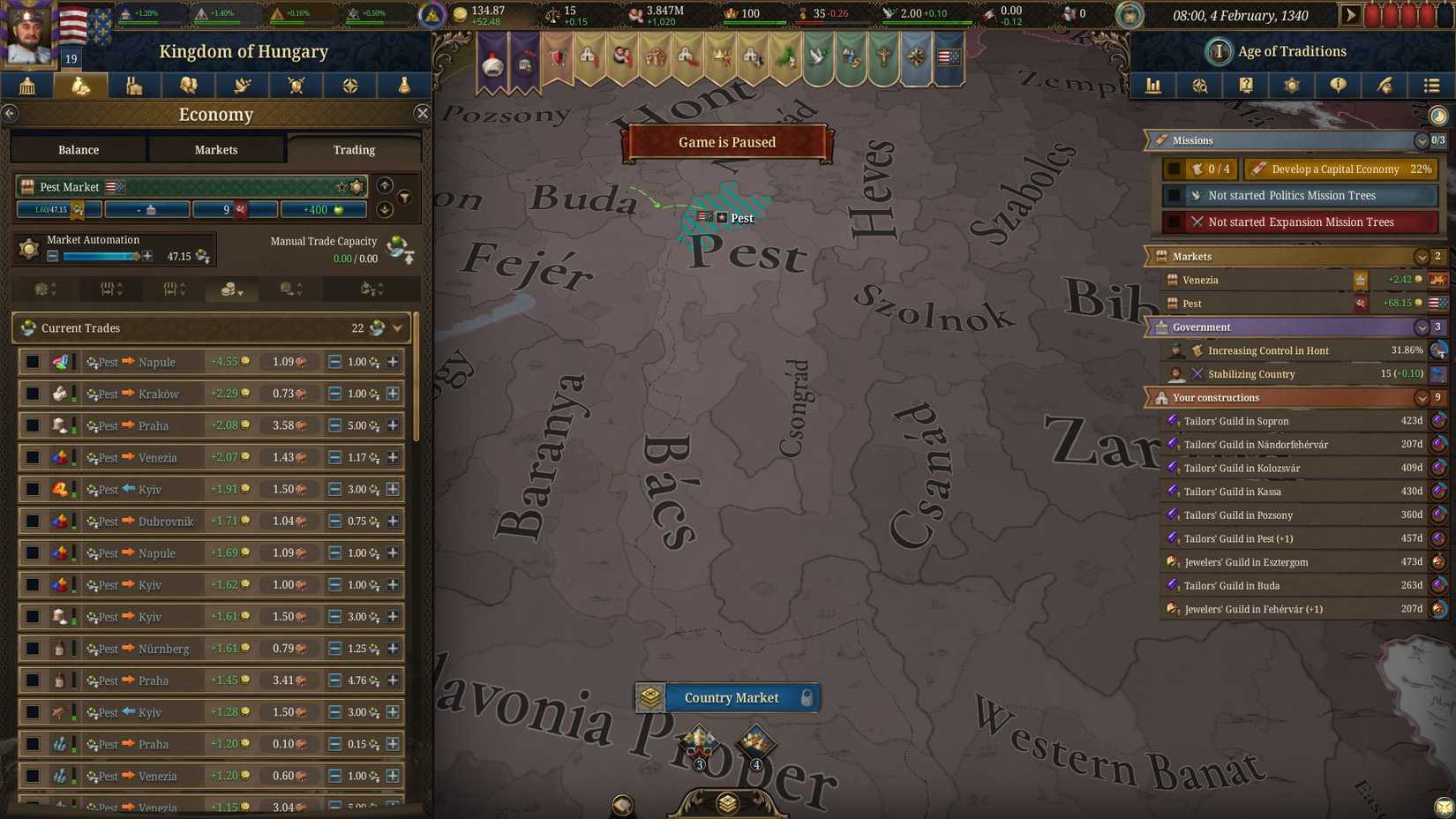Click the information bubble icon on right toolbar
Viewport: 1456px width, 819px height.
click(1338, 85)
